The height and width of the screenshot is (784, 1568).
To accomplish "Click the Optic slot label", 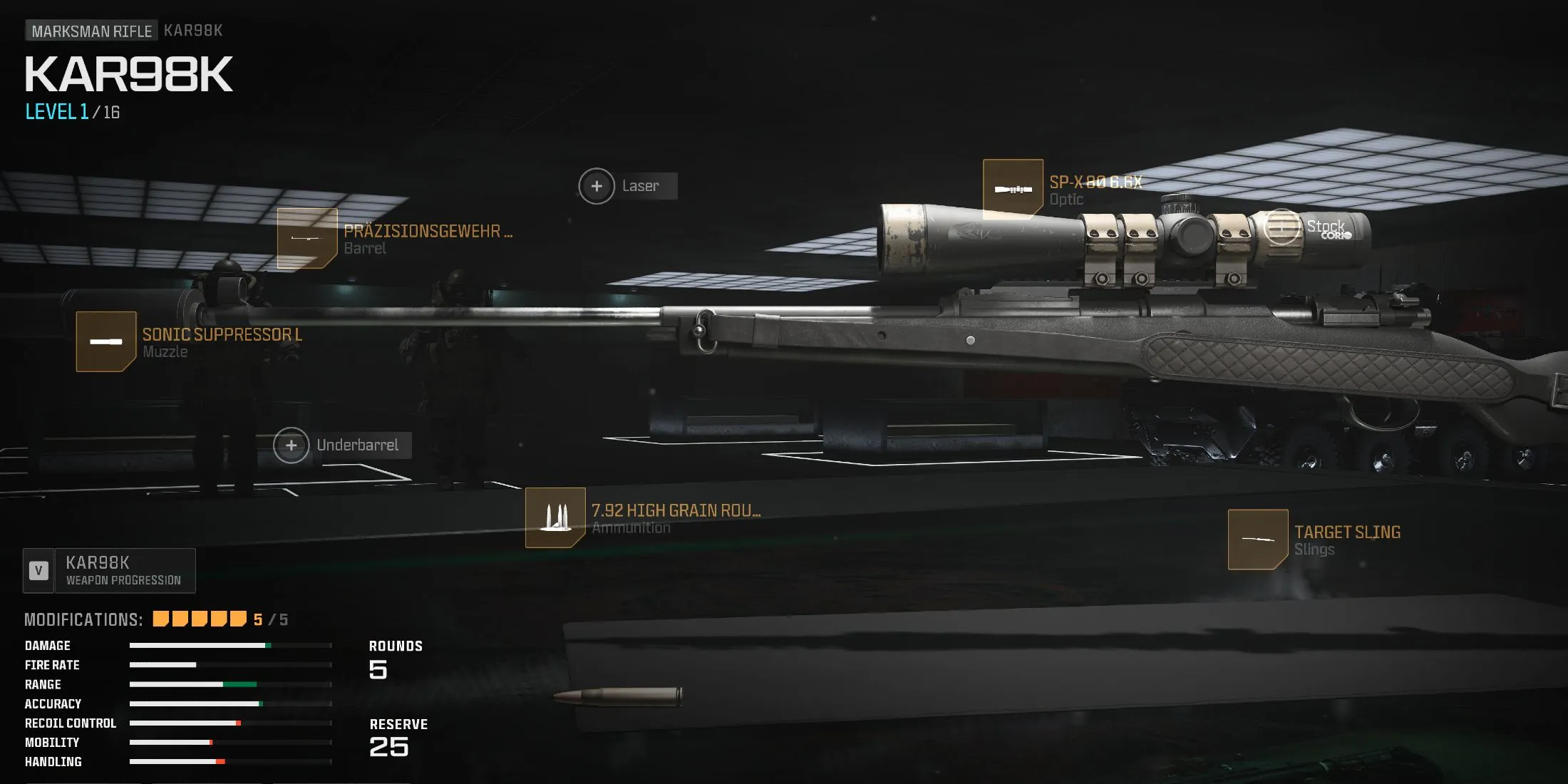I will pyautogui.click(x=1067, y=199).
